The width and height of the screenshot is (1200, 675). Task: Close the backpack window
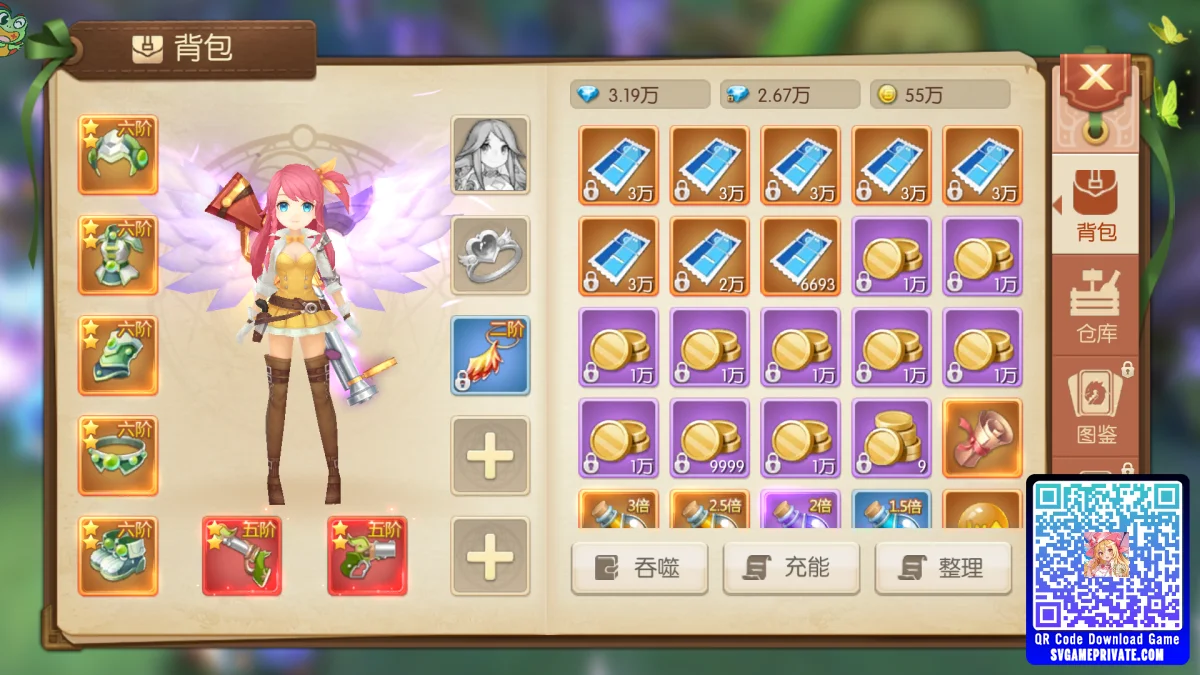(x=1096, y=79)
